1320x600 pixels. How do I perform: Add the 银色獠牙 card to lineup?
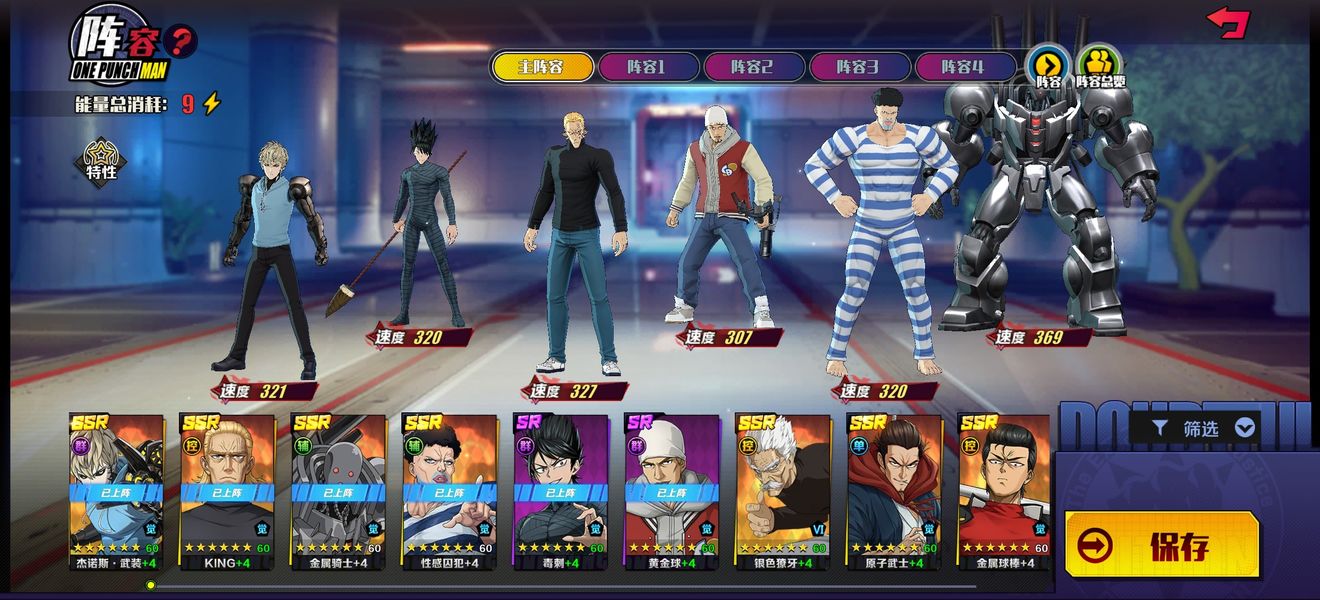click(782, 490)
